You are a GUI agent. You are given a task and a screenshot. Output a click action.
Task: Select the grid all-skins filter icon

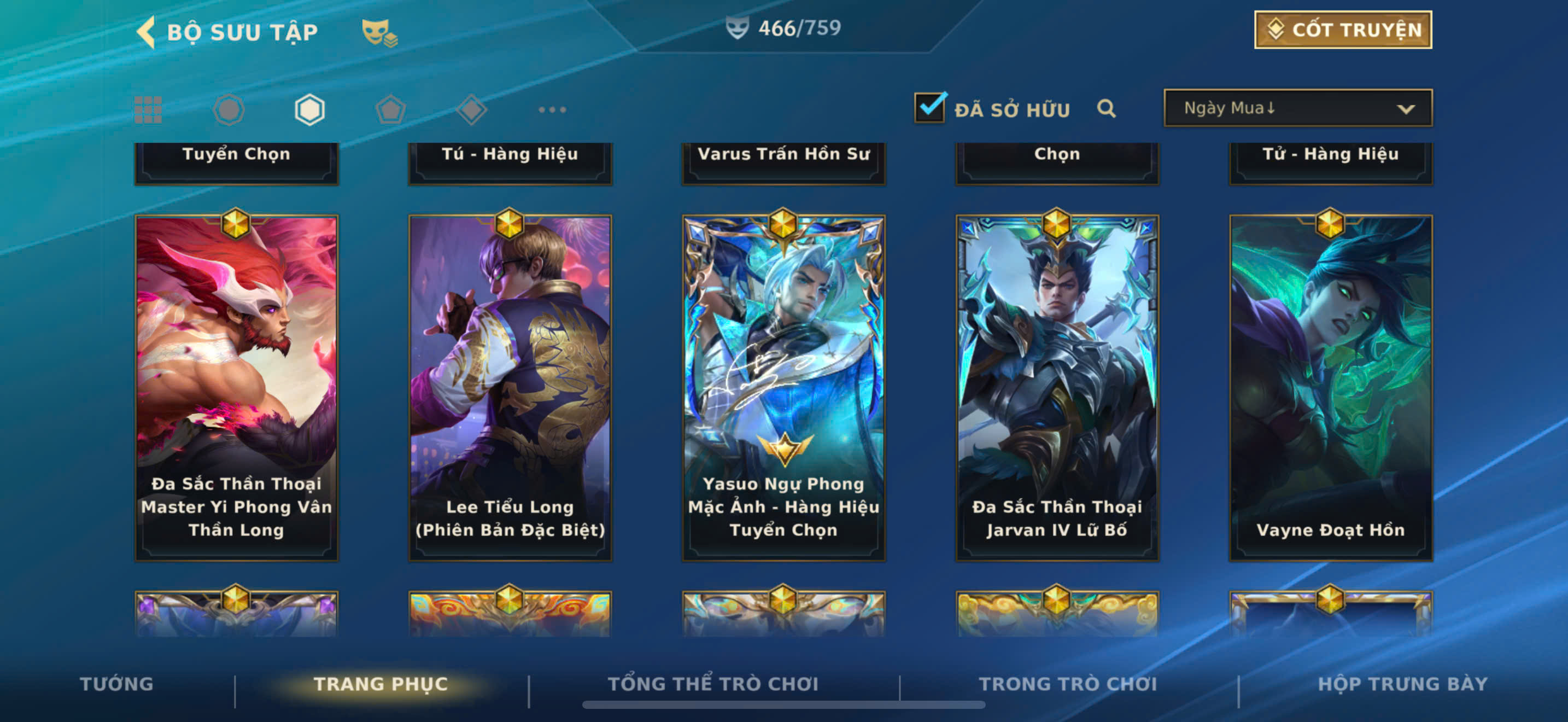[x=148, y=110]
